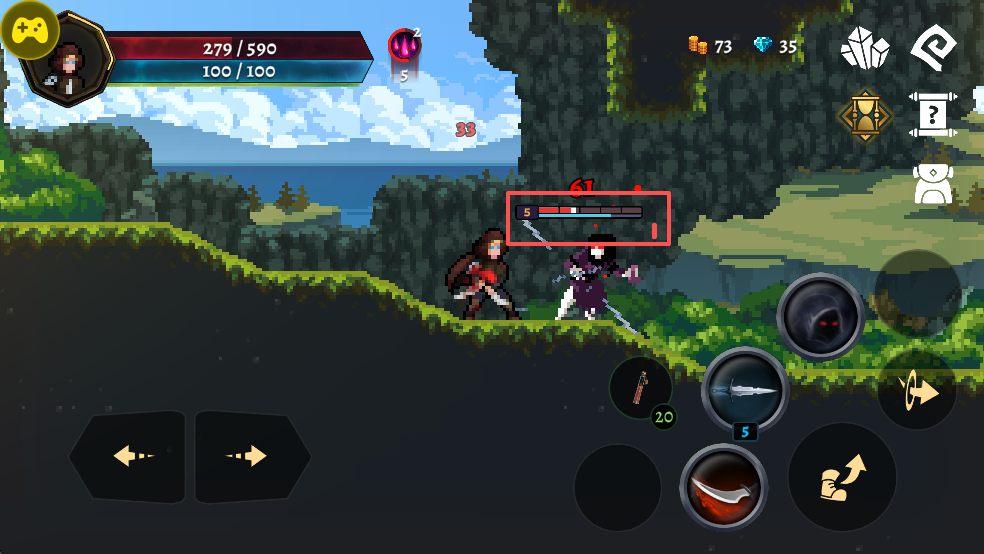984x554 pixels.
Task: Dash with the yellow arrow dash button
Action: tap(917, 390)
